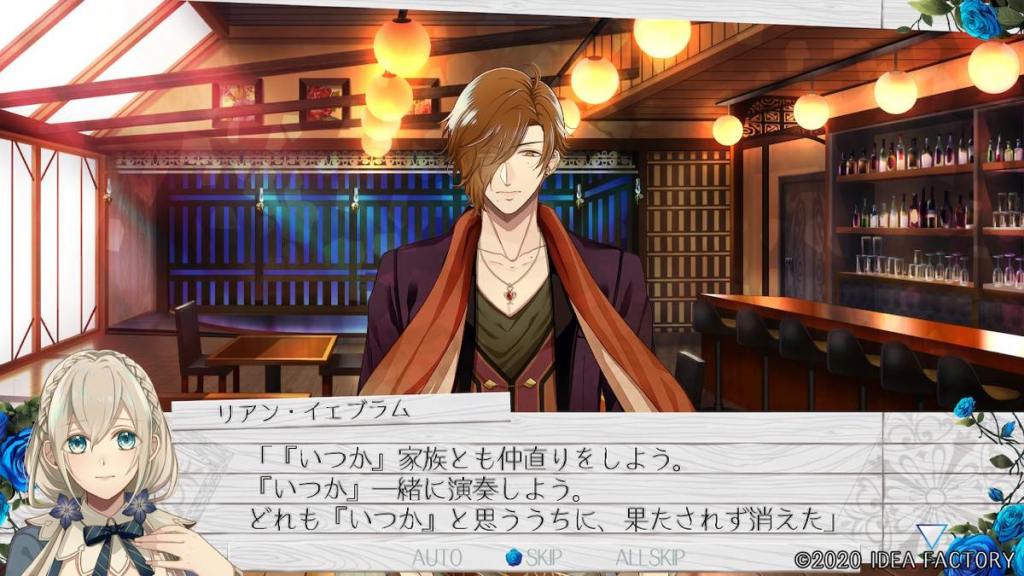1024x576 pixels.
Task: Enable AUTO text advance mode
Action: [437, 557]
